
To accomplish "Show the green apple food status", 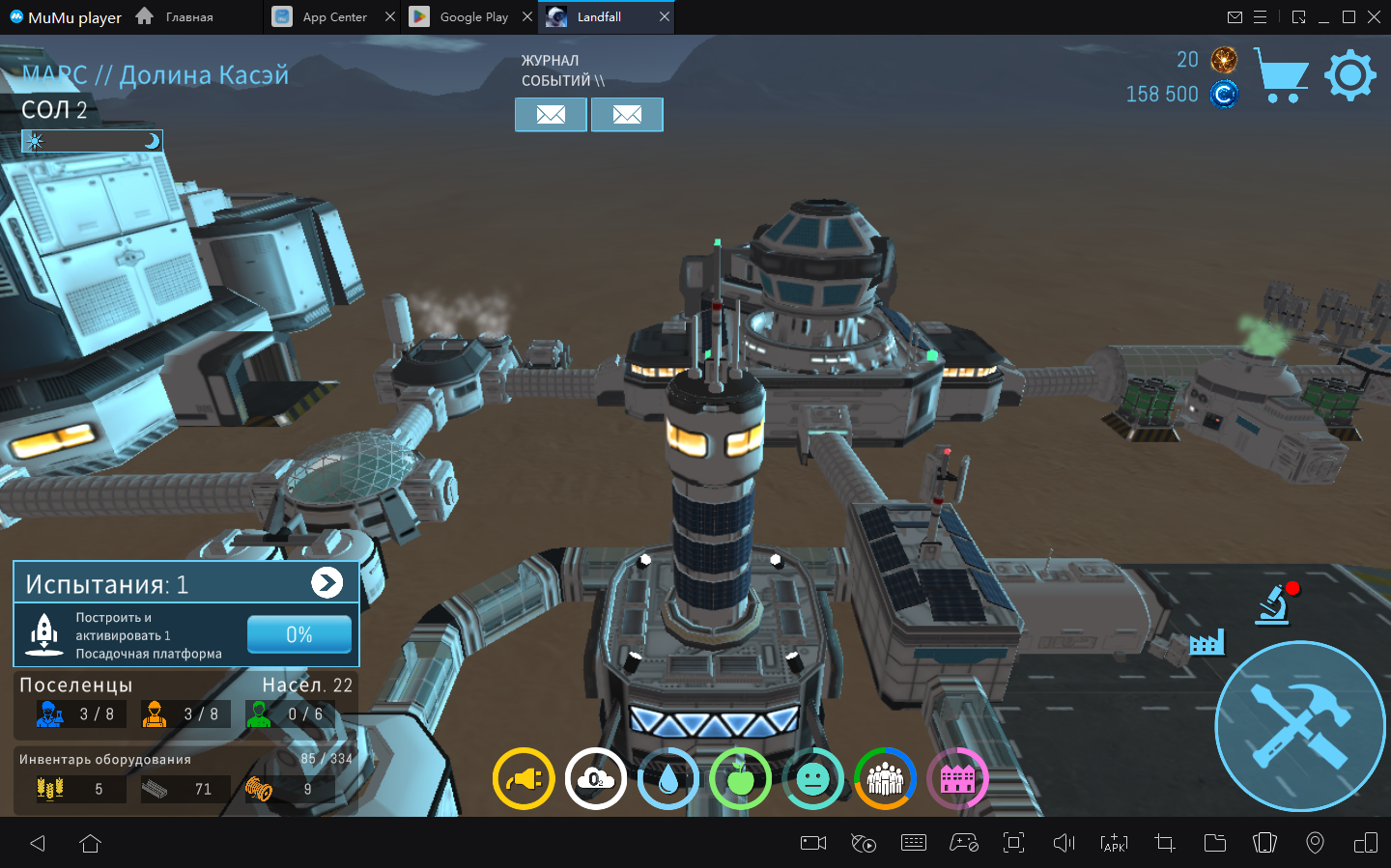I will coord(741,778).
